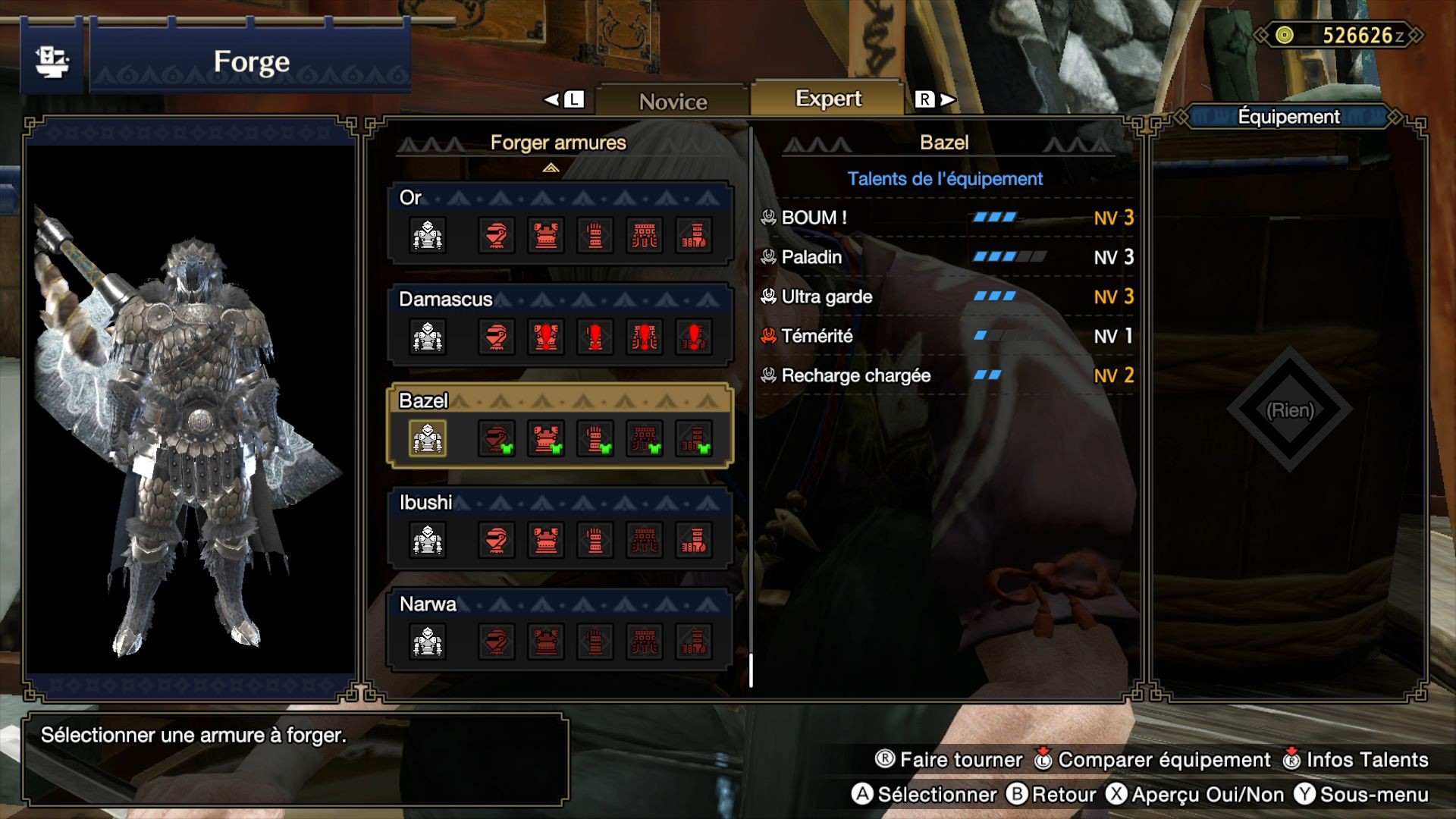Viewport: 1456px width, 819px height.
Task: Switch to the Novice tab
Action: [673, 101]
